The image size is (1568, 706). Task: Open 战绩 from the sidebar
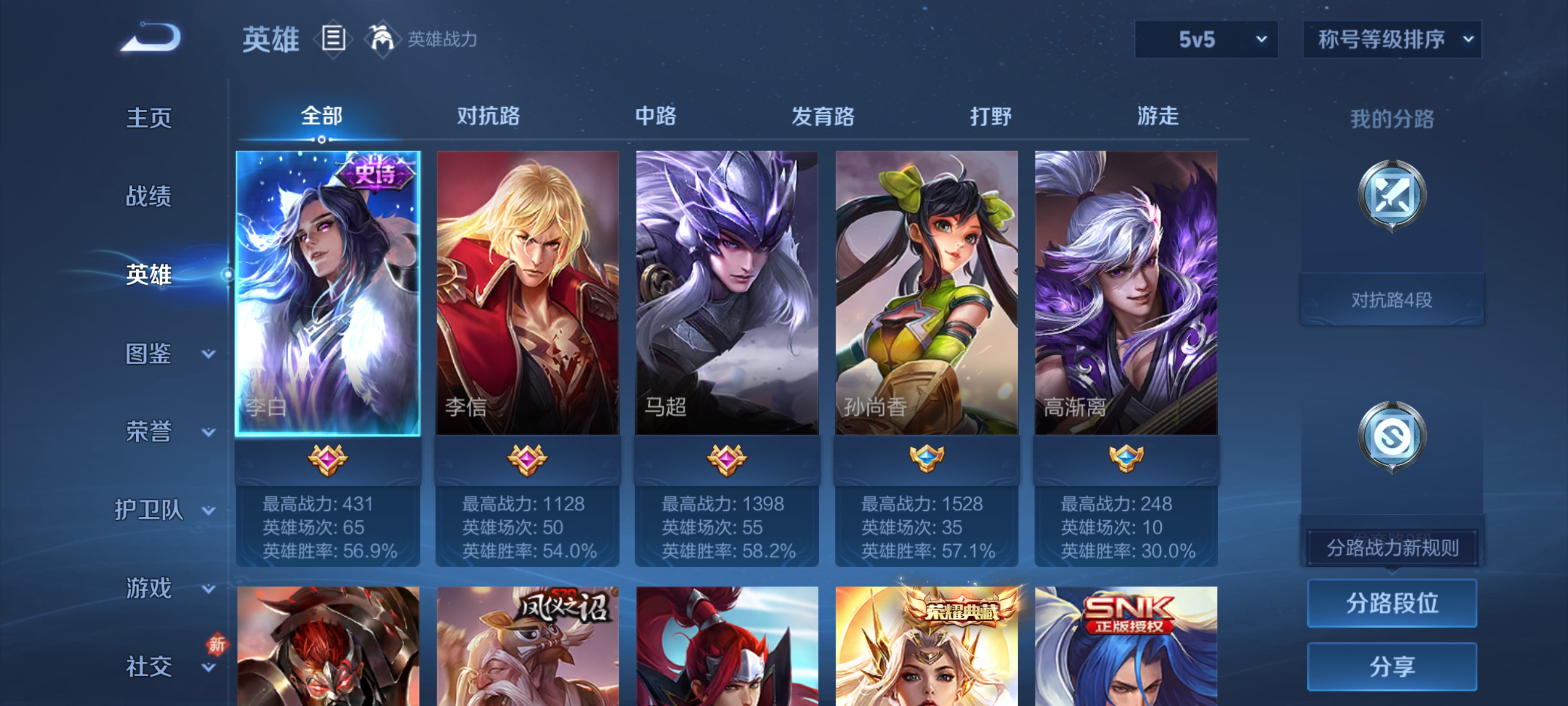[x=148, y=196]
